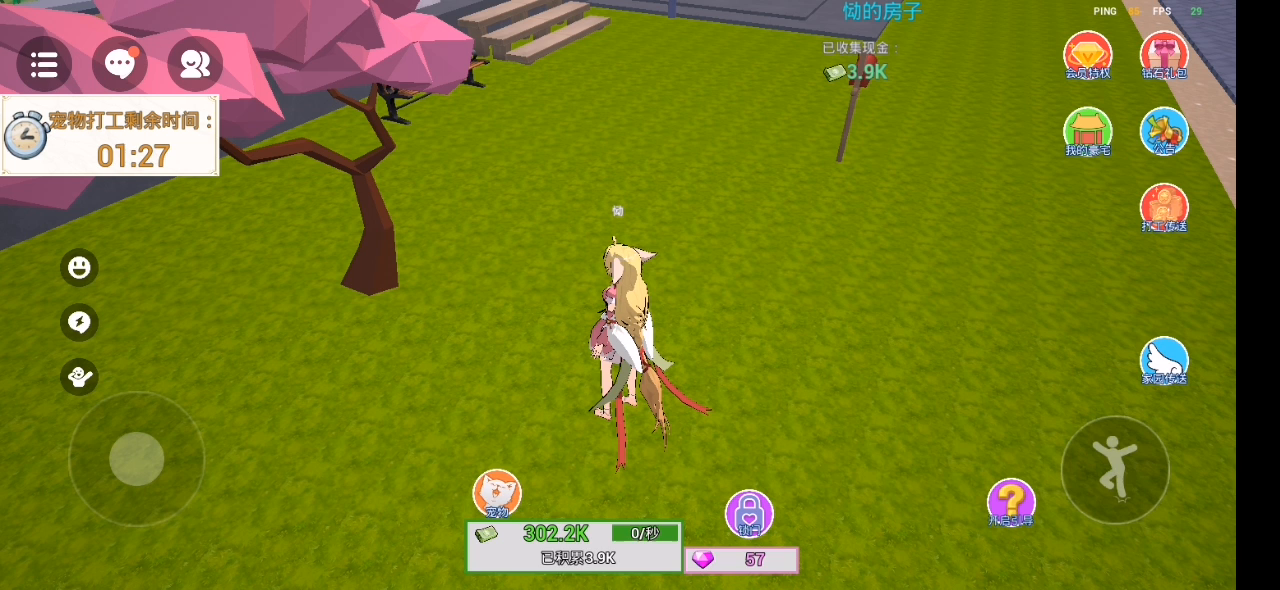Image resolution: width=1280 pixels, height=590 pixels.
Task: Tap the waving figure action button
Action: click(79, 376)
